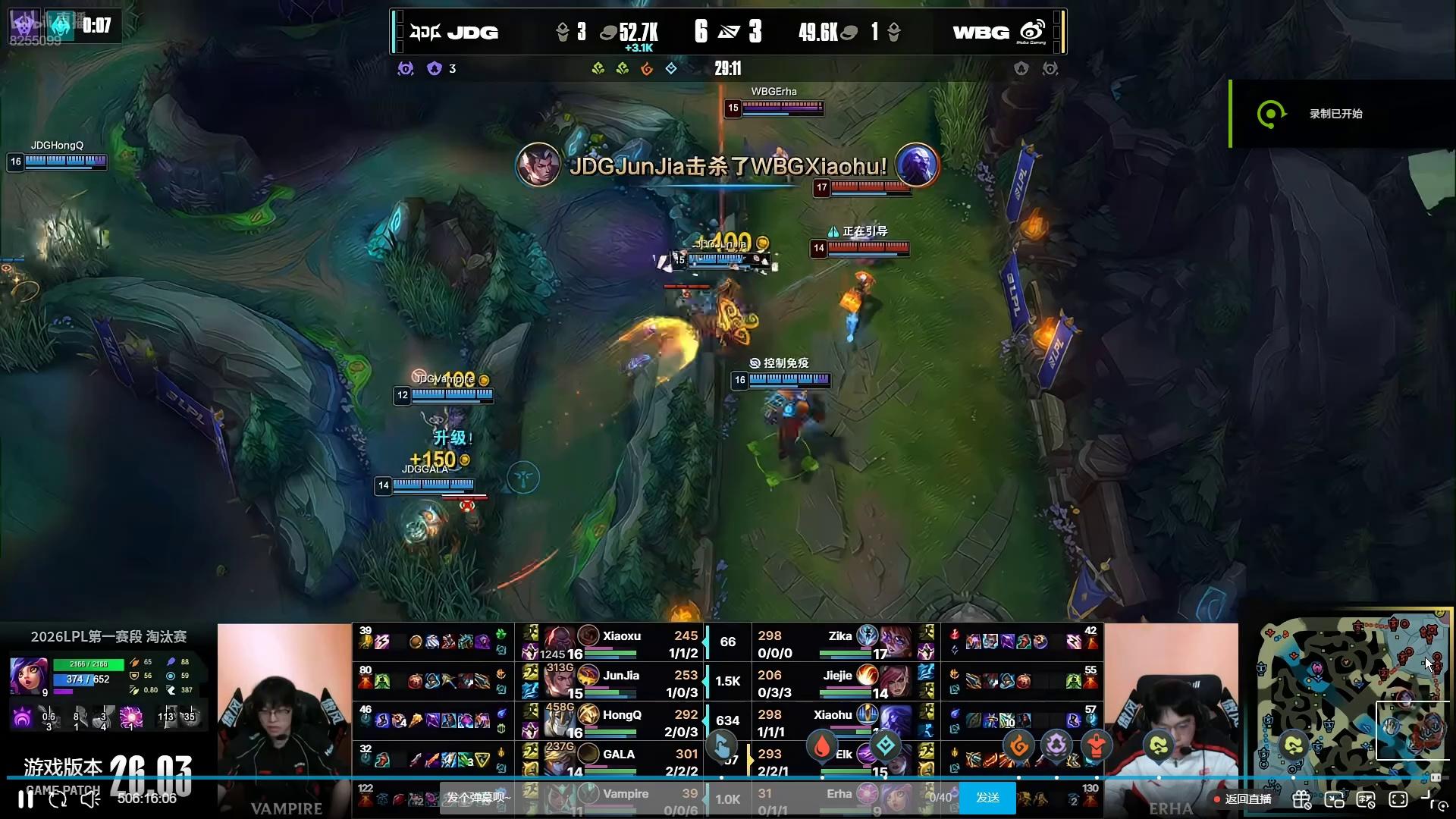Pause the video playback
This screenshot has height=819, width=1456.
(x=26, y=799)
